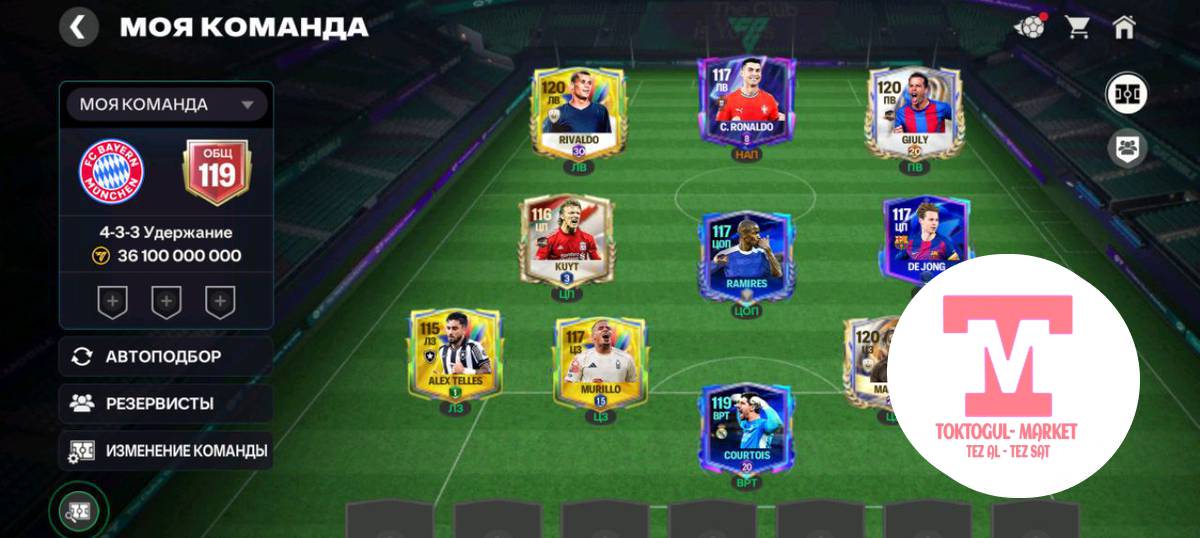This screenshot has height=538, width=1200.
Task: Click the FC Bayern München club badge
Action: (112, 170)
